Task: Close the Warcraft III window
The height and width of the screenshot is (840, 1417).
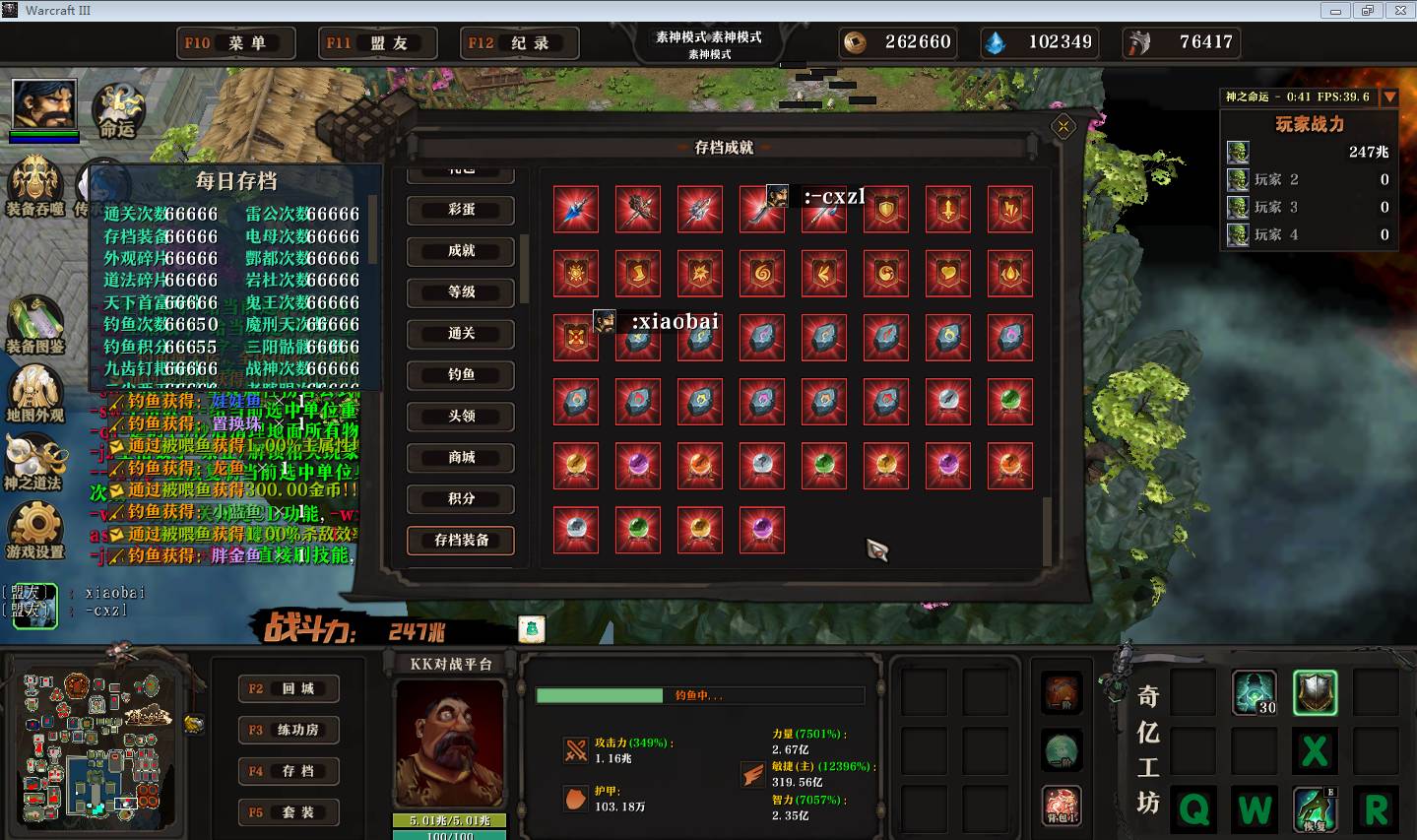Action: pos(1399,11)
